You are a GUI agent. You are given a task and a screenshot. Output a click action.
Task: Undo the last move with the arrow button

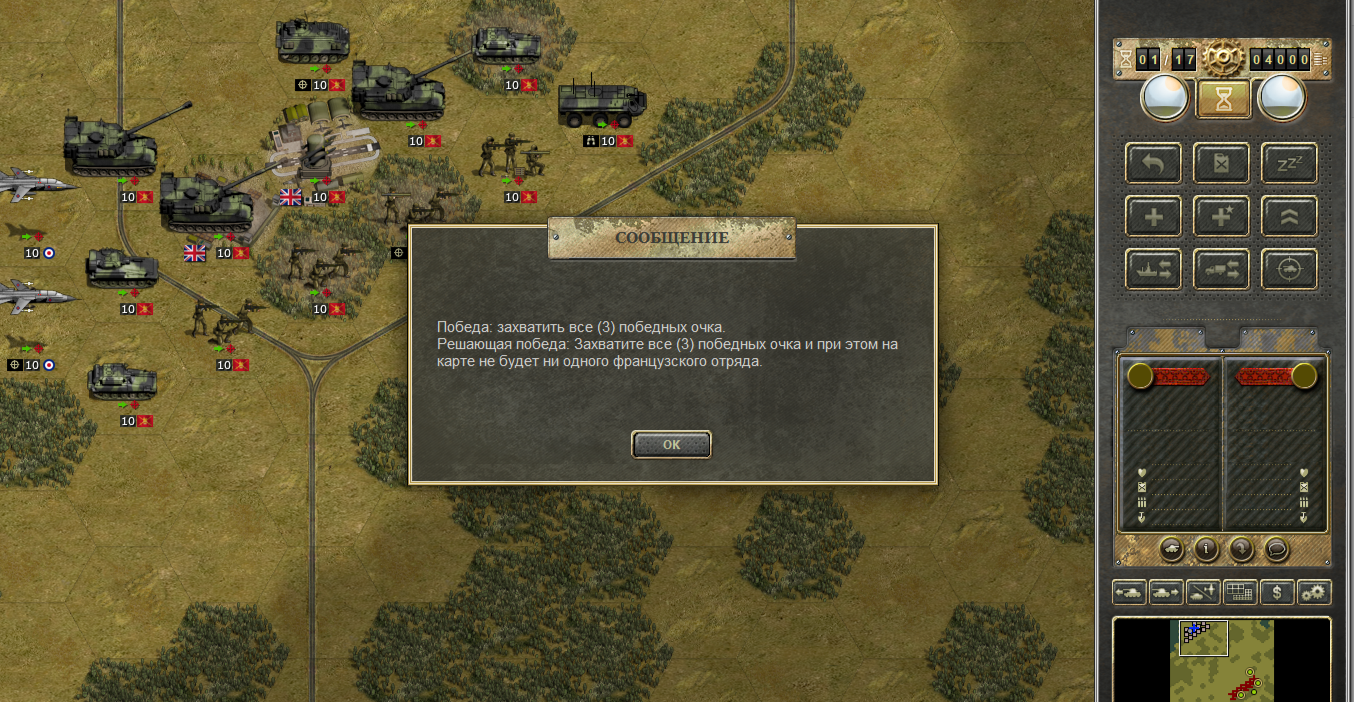click(x=1153, y=164)
